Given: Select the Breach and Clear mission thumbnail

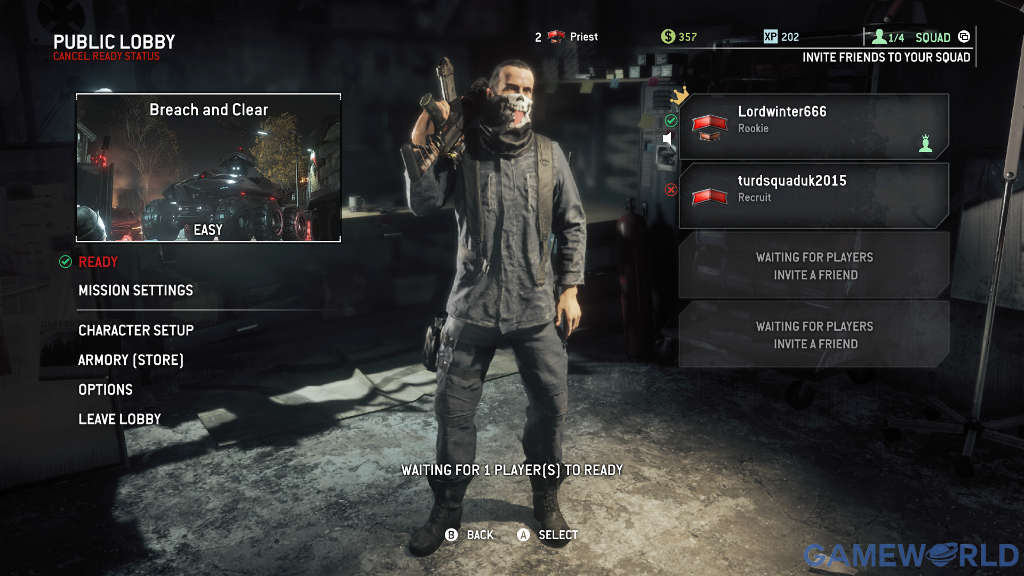Looking at the screenshot, I should [208, 168].
